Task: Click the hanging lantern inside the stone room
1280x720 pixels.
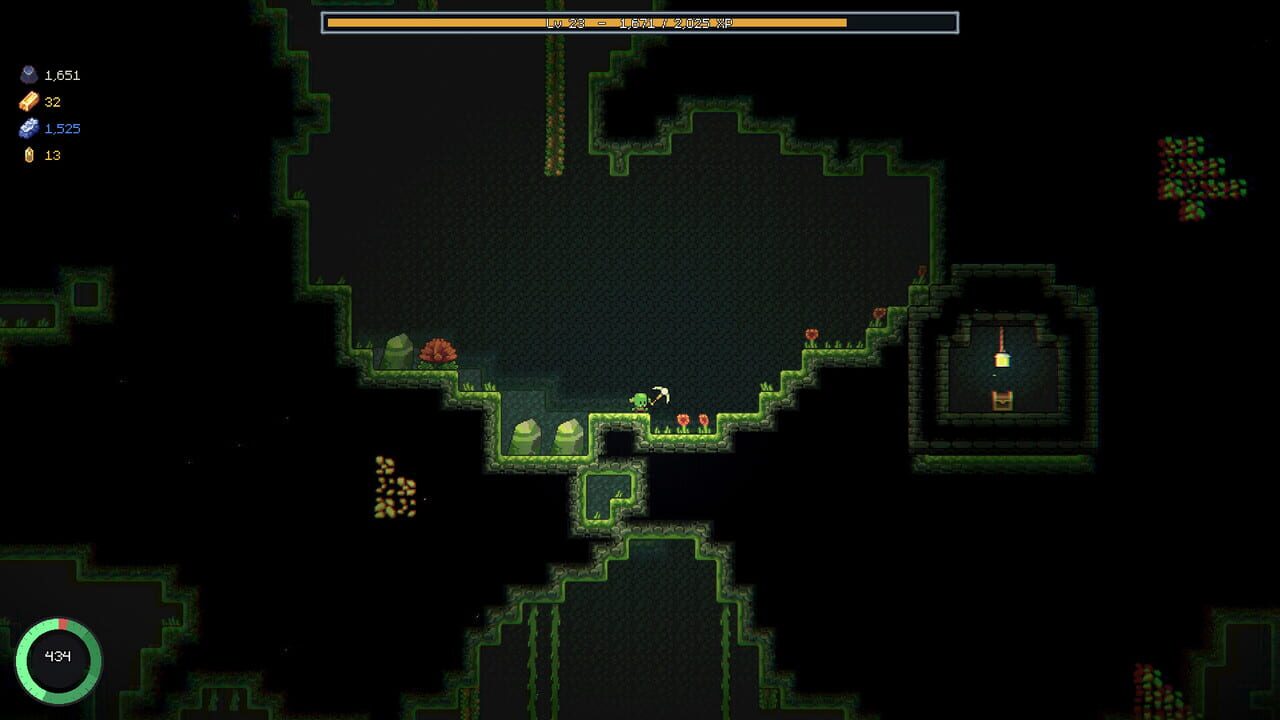Action: click(x=1001, y=360)
